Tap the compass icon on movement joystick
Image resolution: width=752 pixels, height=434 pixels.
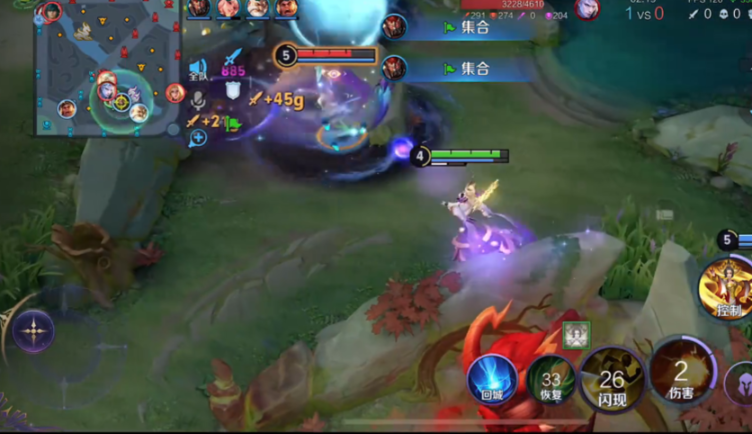point(33,328)
